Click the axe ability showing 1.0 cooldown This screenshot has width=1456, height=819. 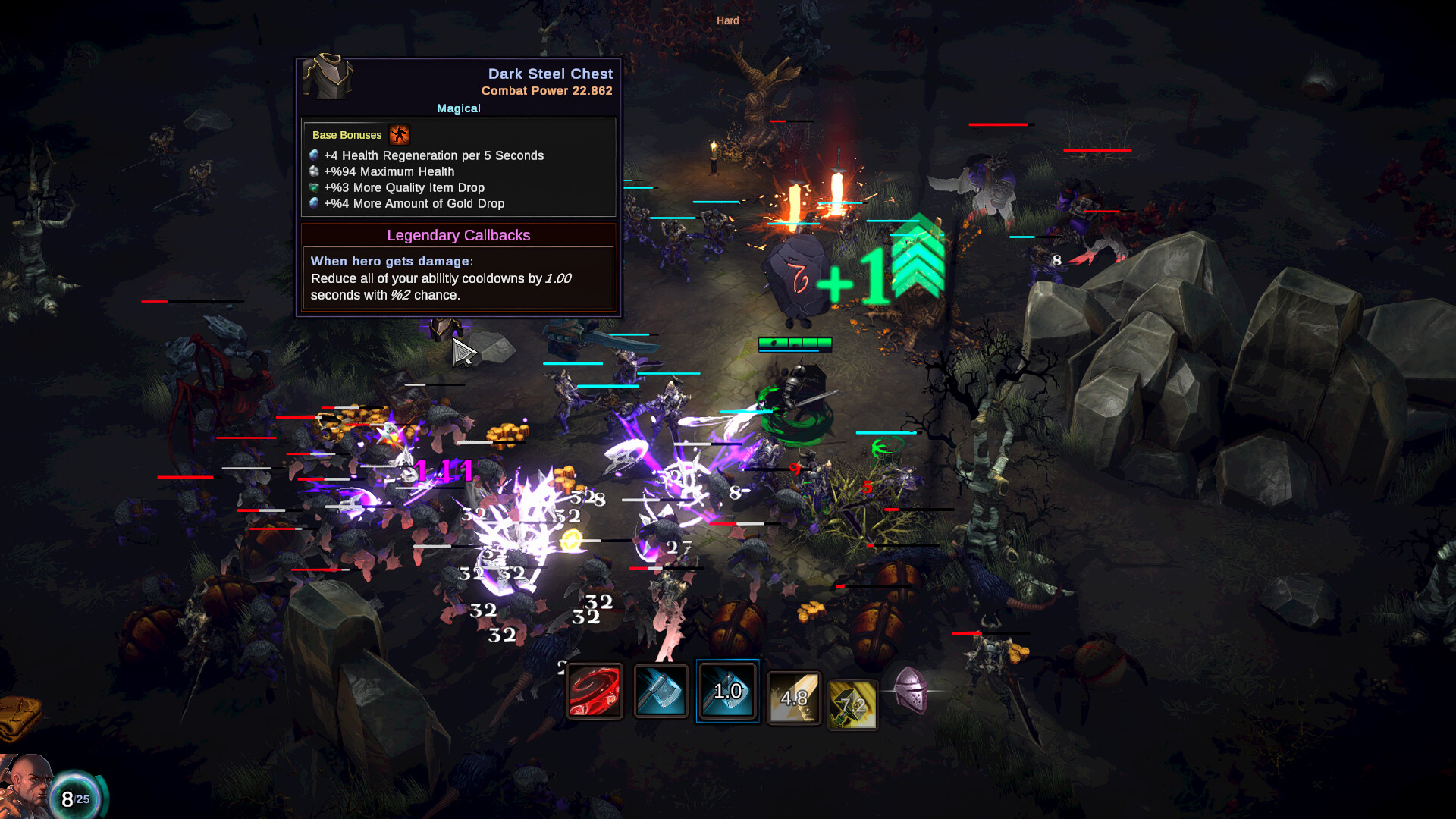pos(727,691)
